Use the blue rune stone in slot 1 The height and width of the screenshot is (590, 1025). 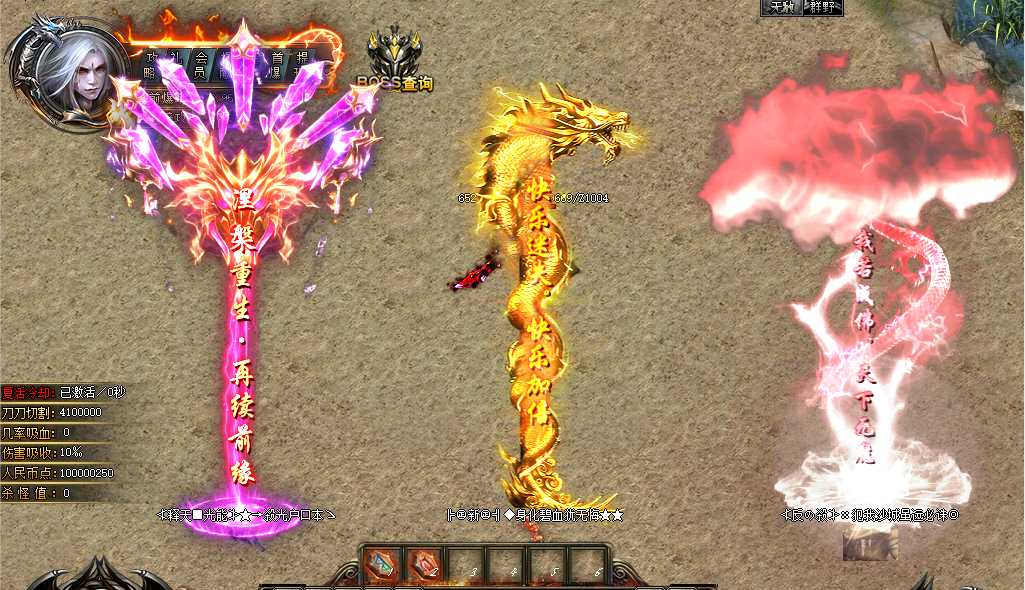tap(382, 565)
